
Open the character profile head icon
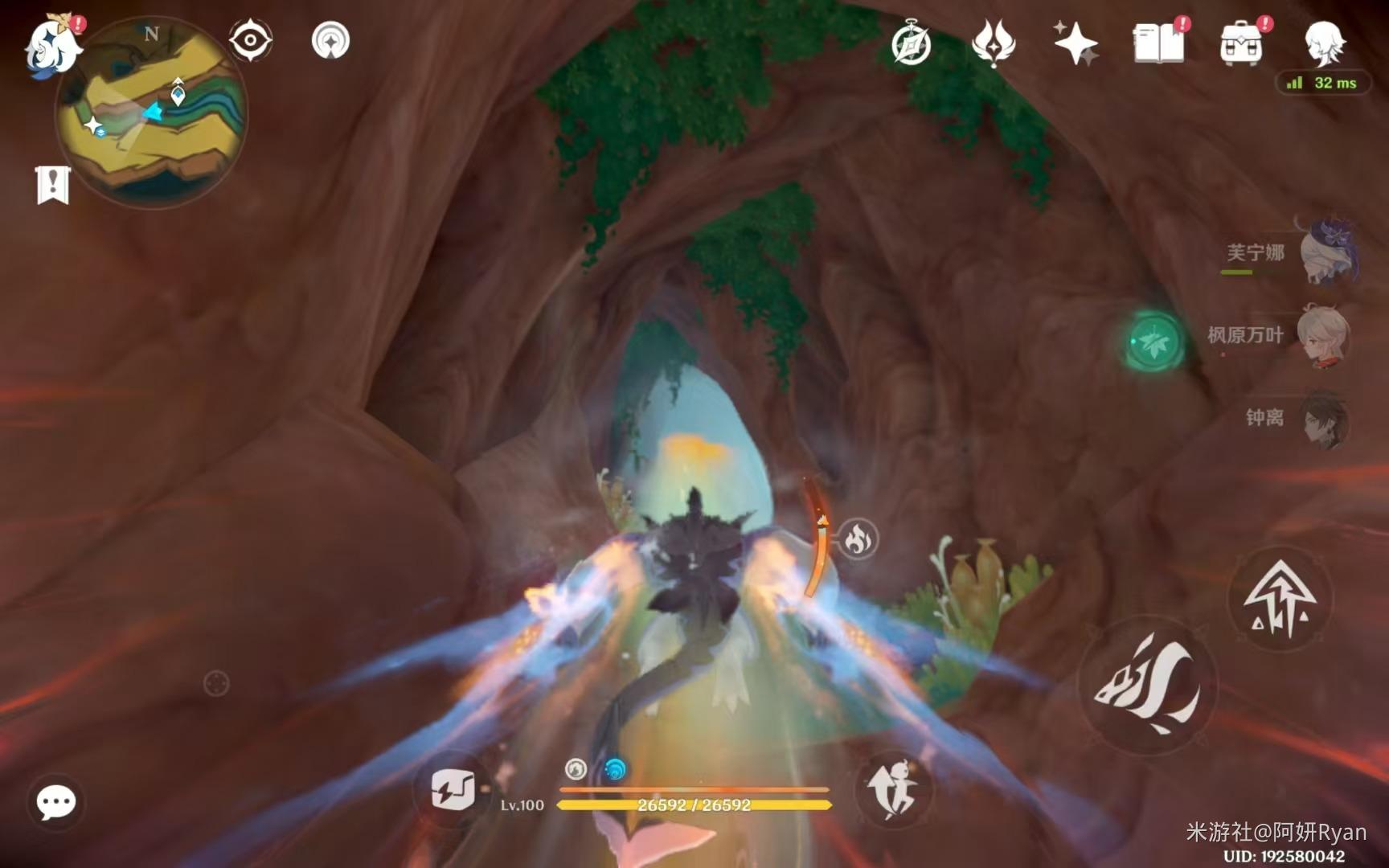[x=1323, y=43]
